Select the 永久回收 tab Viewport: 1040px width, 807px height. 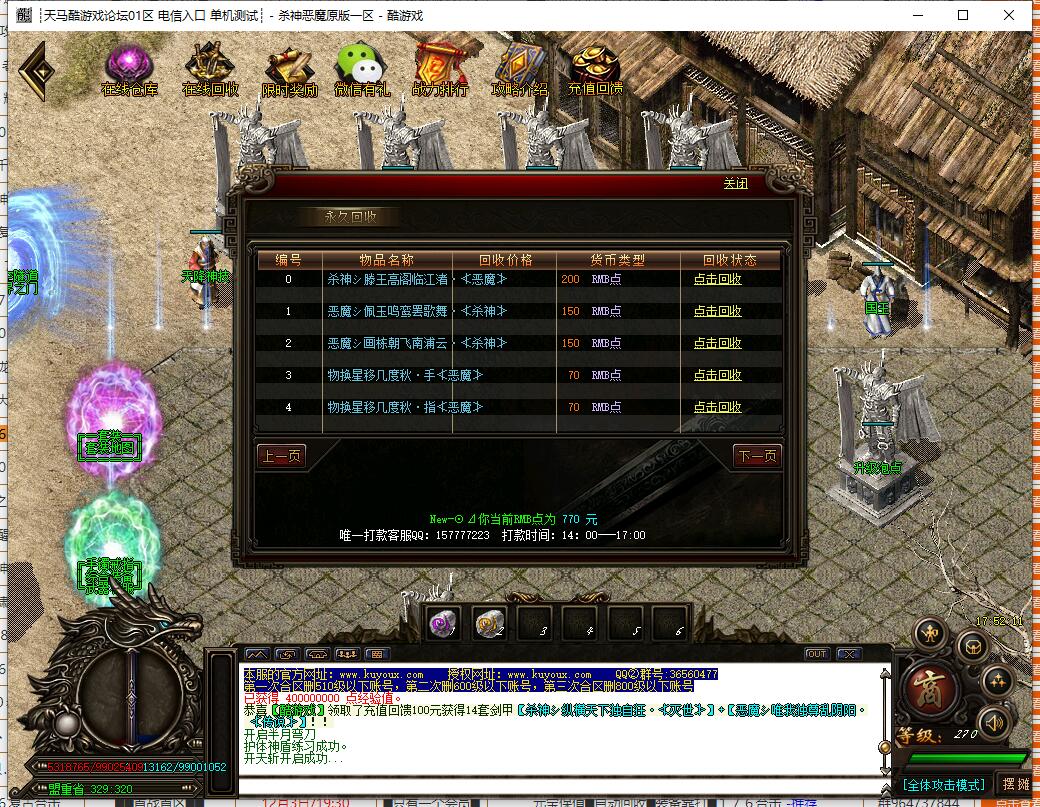click(x=350, y=217)
